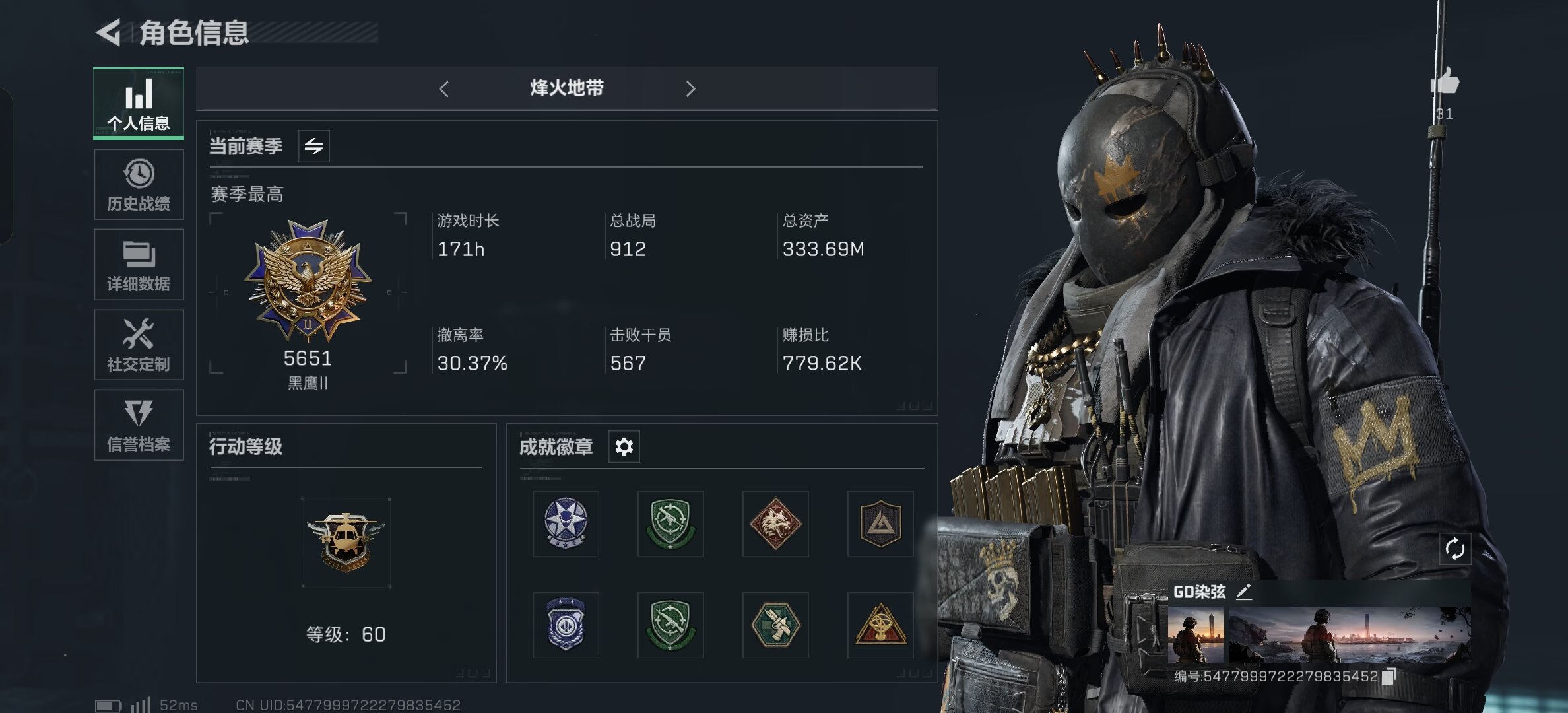Select the red wolf achievement badge
Image resolution: width=1568 pixels, height=713 pixels.
[x=775, y=524]
